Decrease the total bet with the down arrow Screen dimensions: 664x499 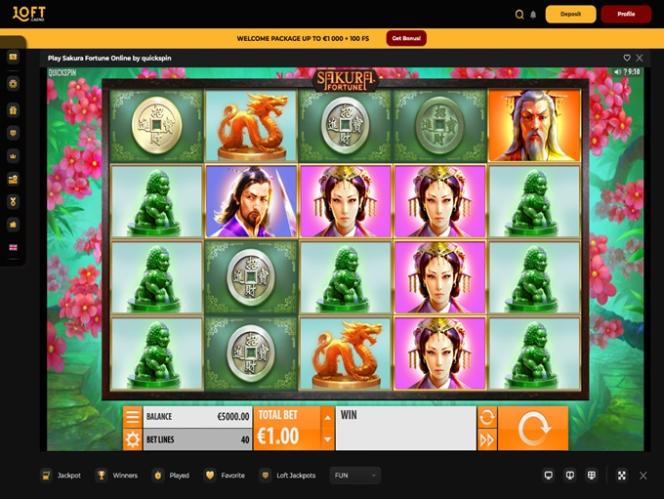tap(327, 438)
